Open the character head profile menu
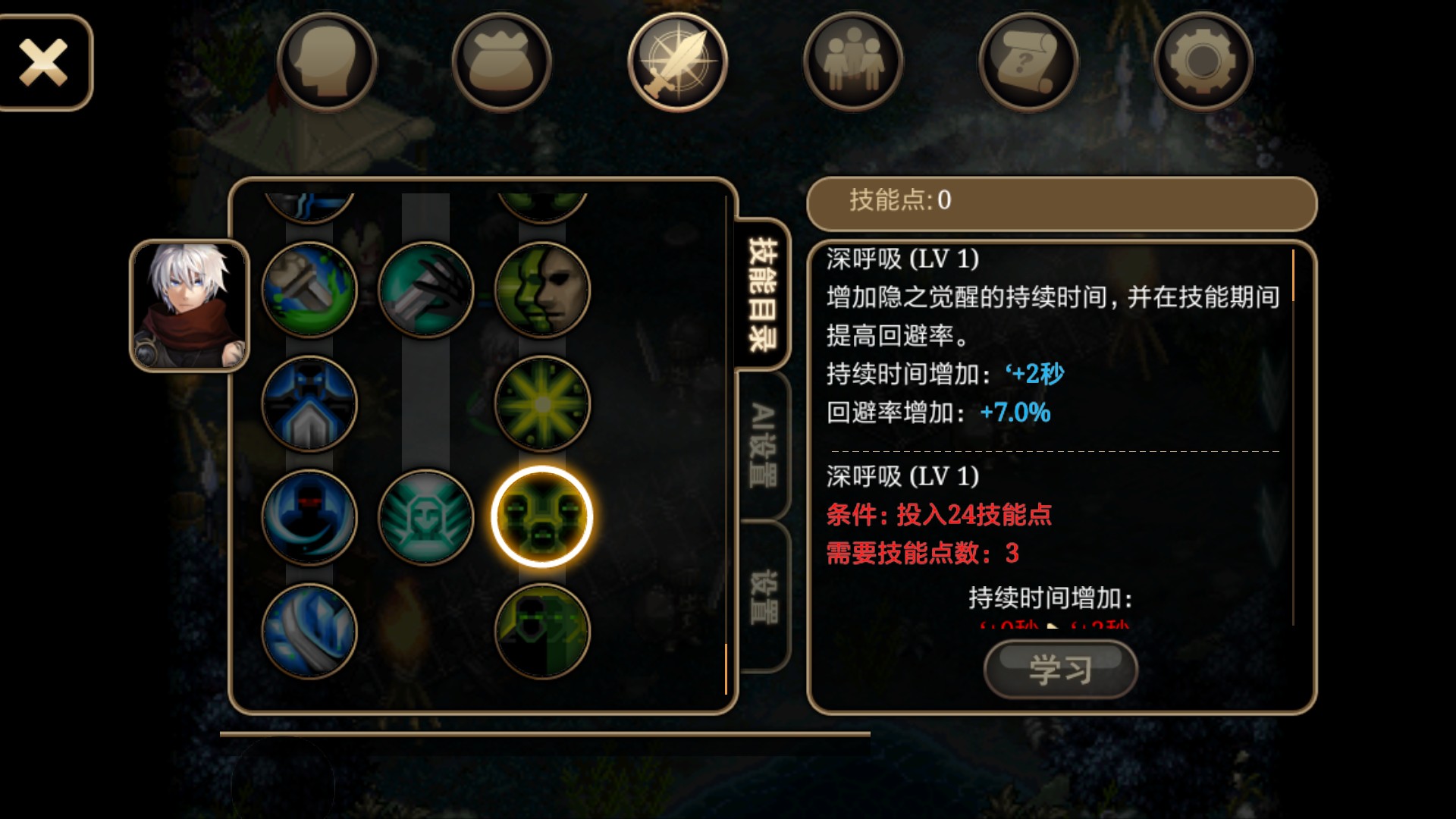Viewport: 1456px width, 819px height. pyautogui.click(x=327, y=62)
